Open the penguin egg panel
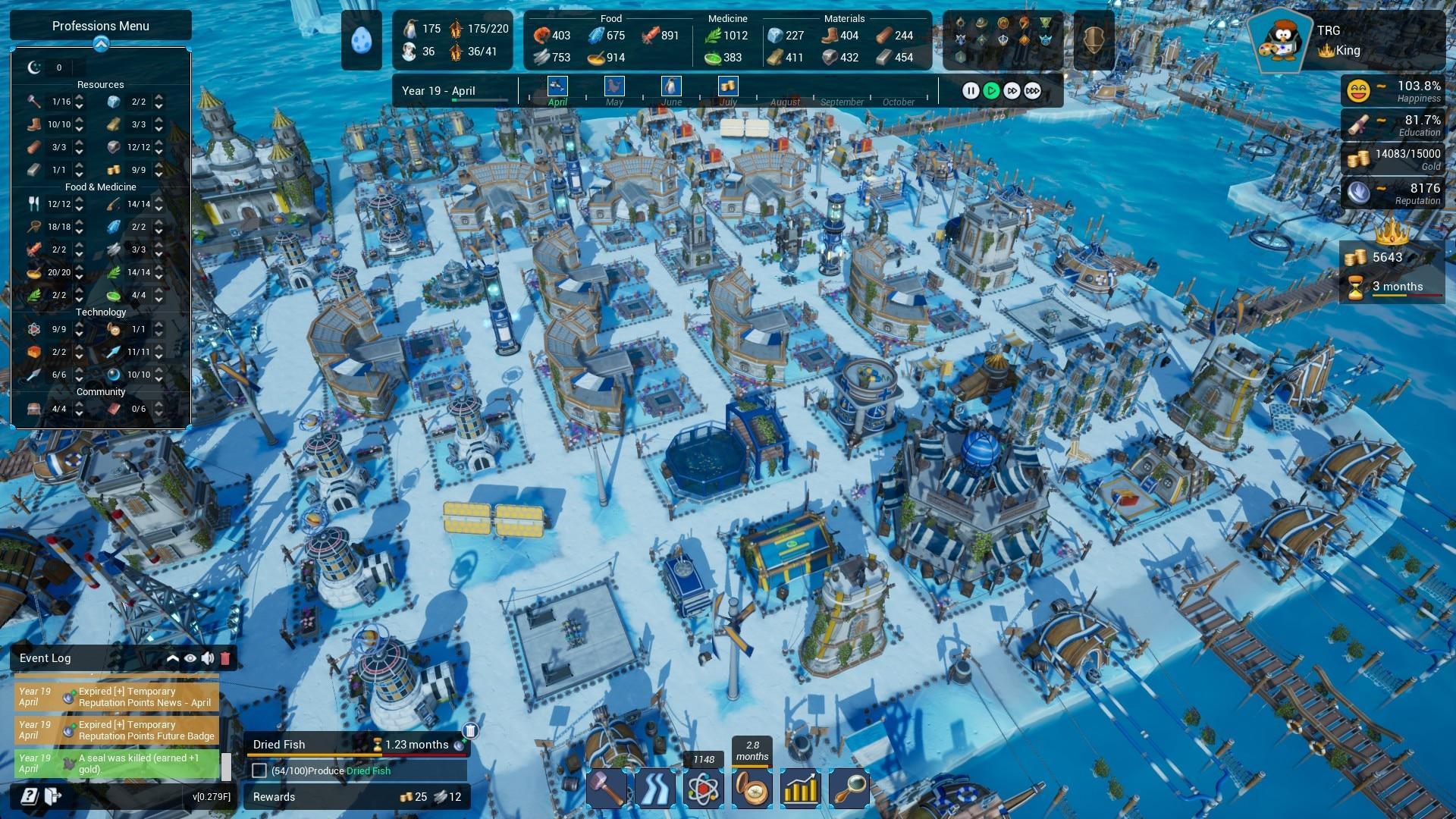This screenshot has width=1456, height=819. tap(362, 39)
